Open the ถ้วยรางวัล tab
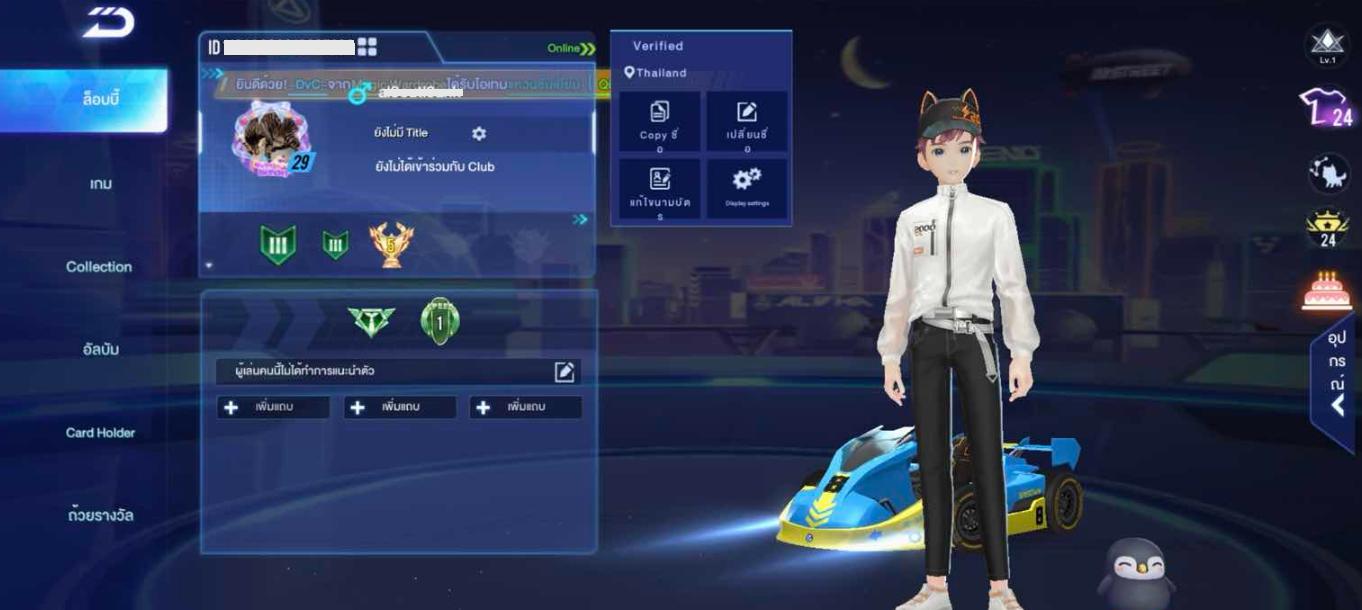 coord(100,516)
